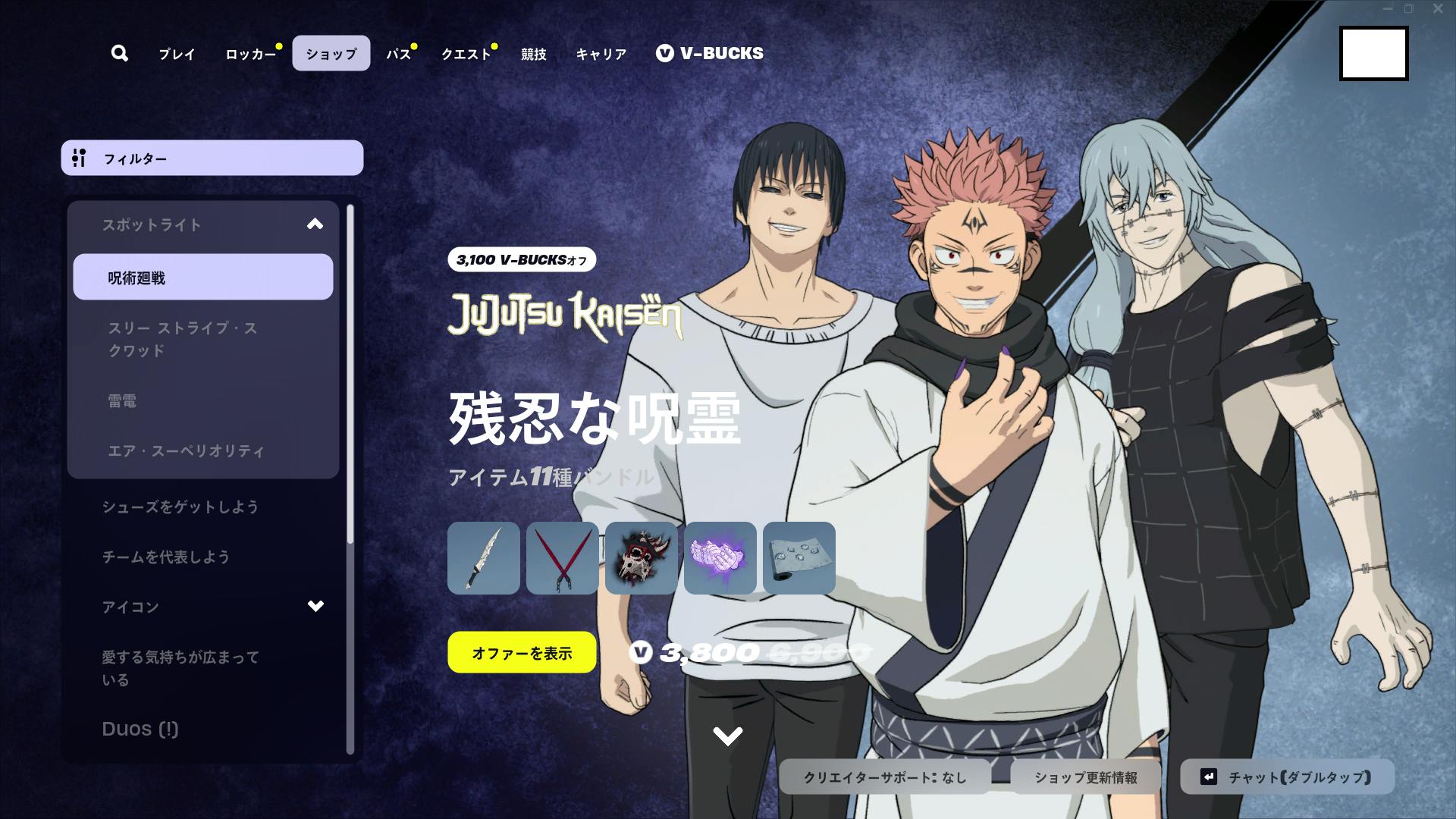Open the Sukuna face spray item

point(641,558)
